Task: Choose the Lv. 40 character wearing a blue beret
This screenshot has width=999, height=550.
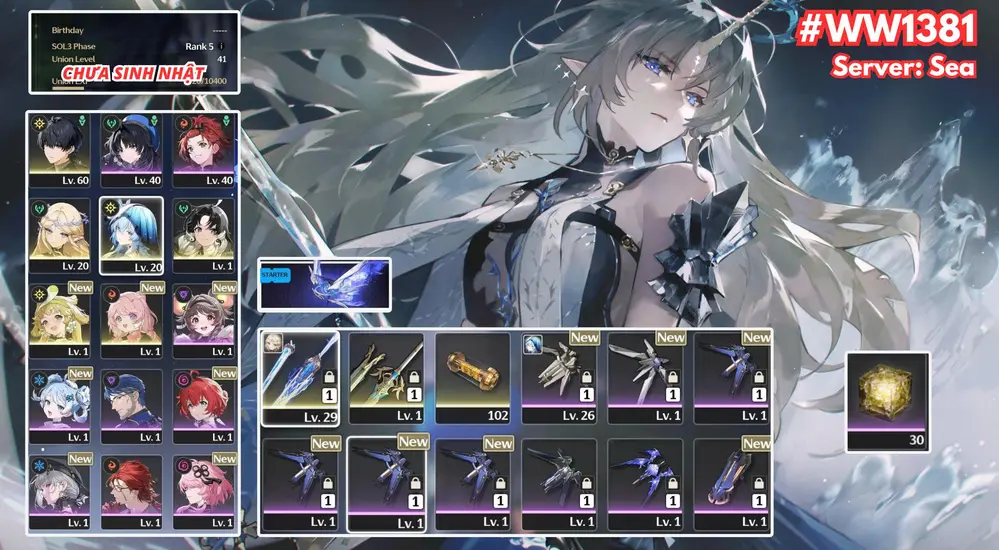Action: click(133, 150)
